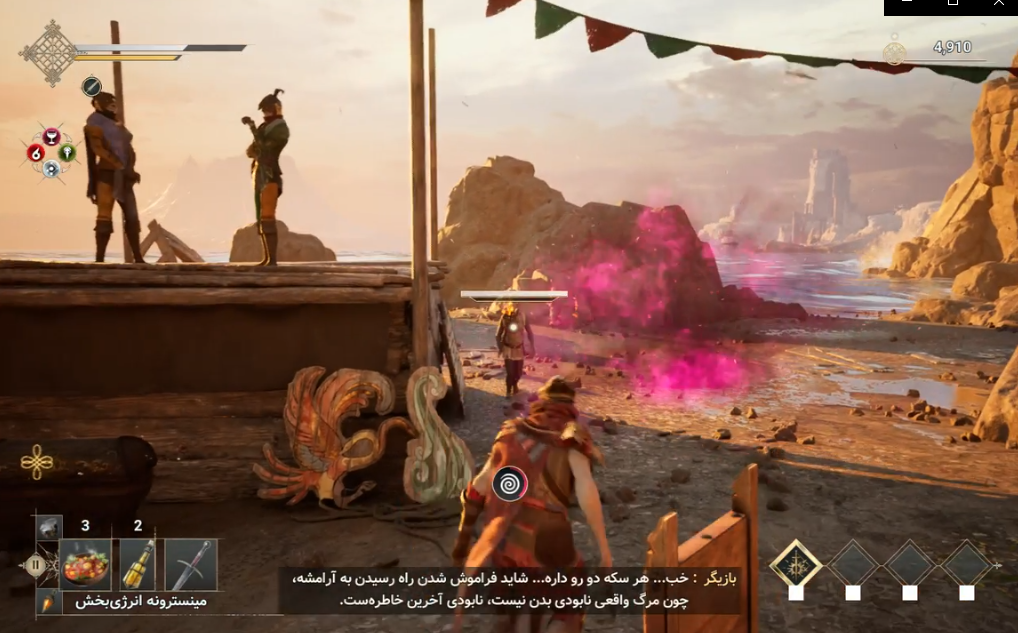Image resolution: width=1018 pixels, height=633 pixels.
Task: Maximize the game window
Action: [x=952, y=5]
